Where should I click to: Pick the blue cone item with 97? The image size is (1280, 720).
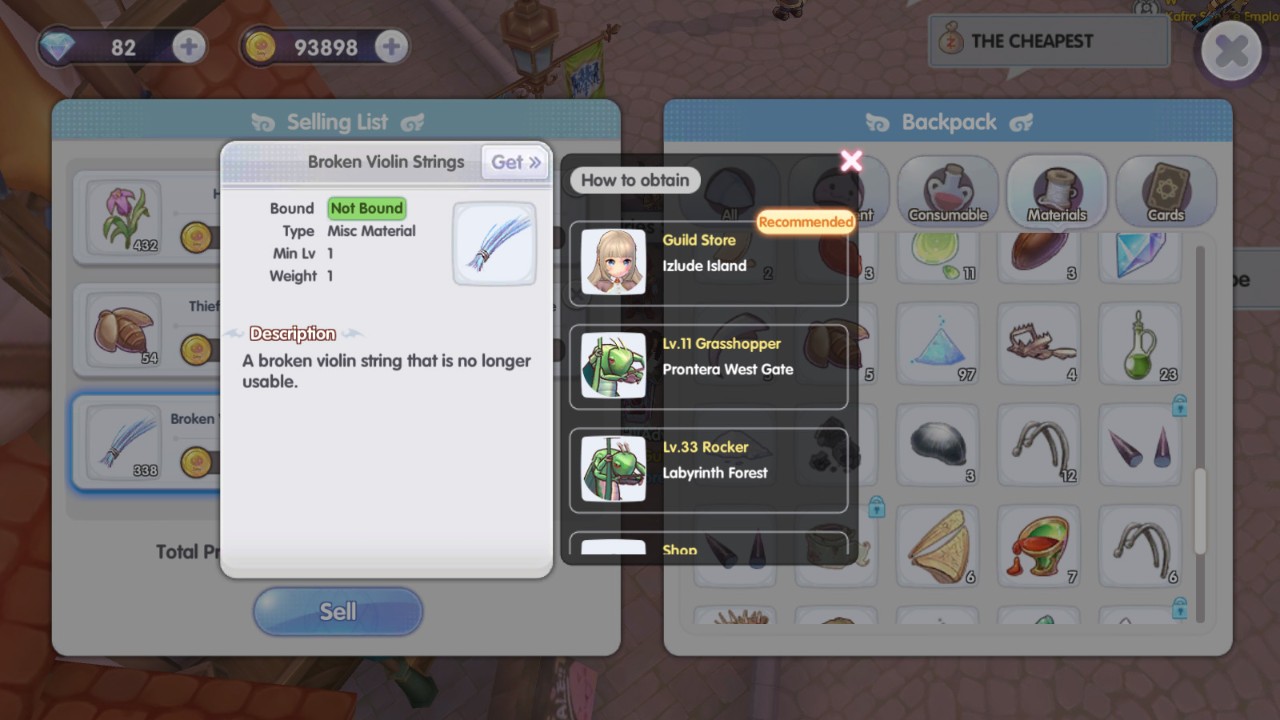point(937,346)
